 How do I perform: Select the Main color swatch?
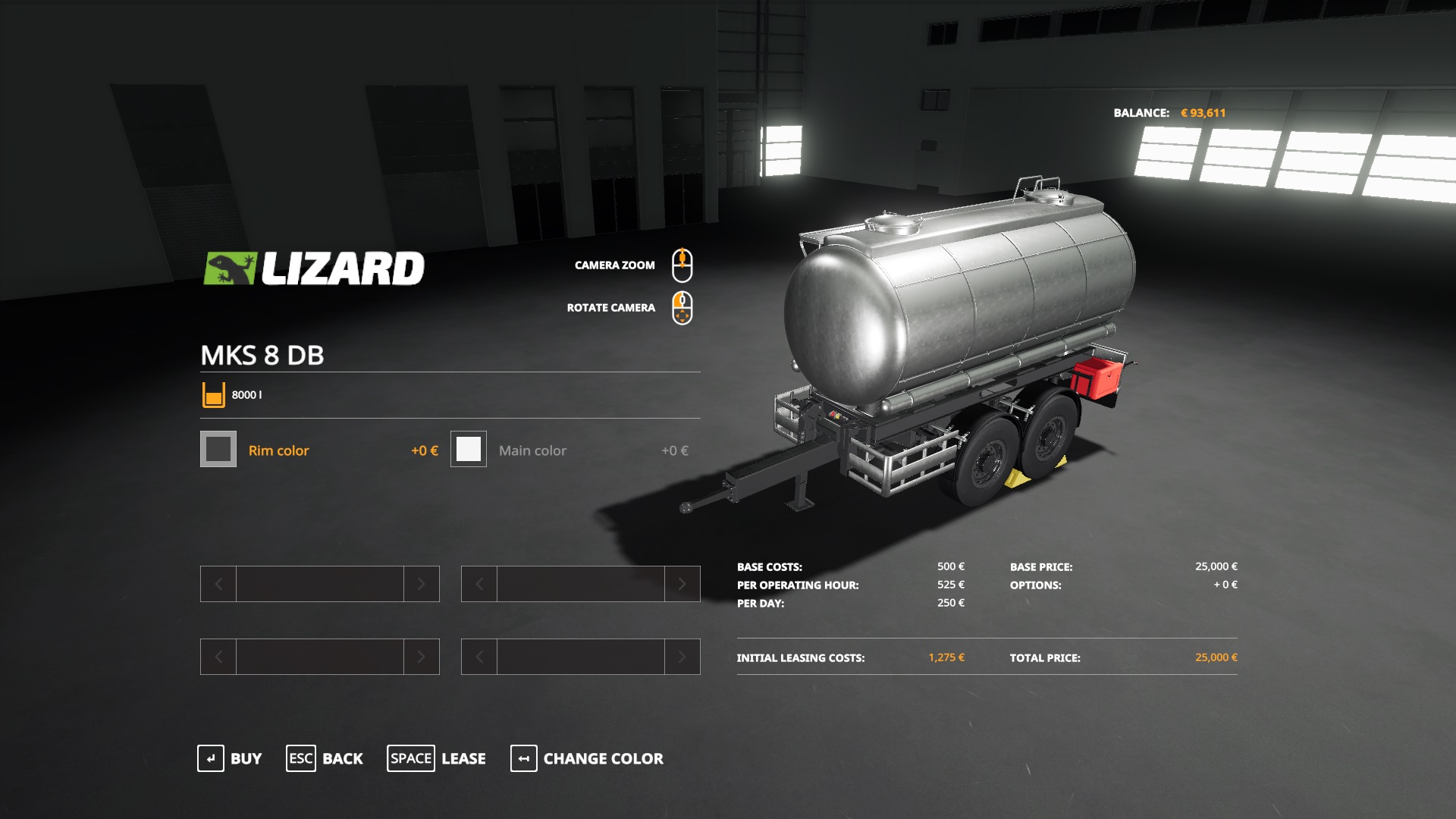point(468,450)
